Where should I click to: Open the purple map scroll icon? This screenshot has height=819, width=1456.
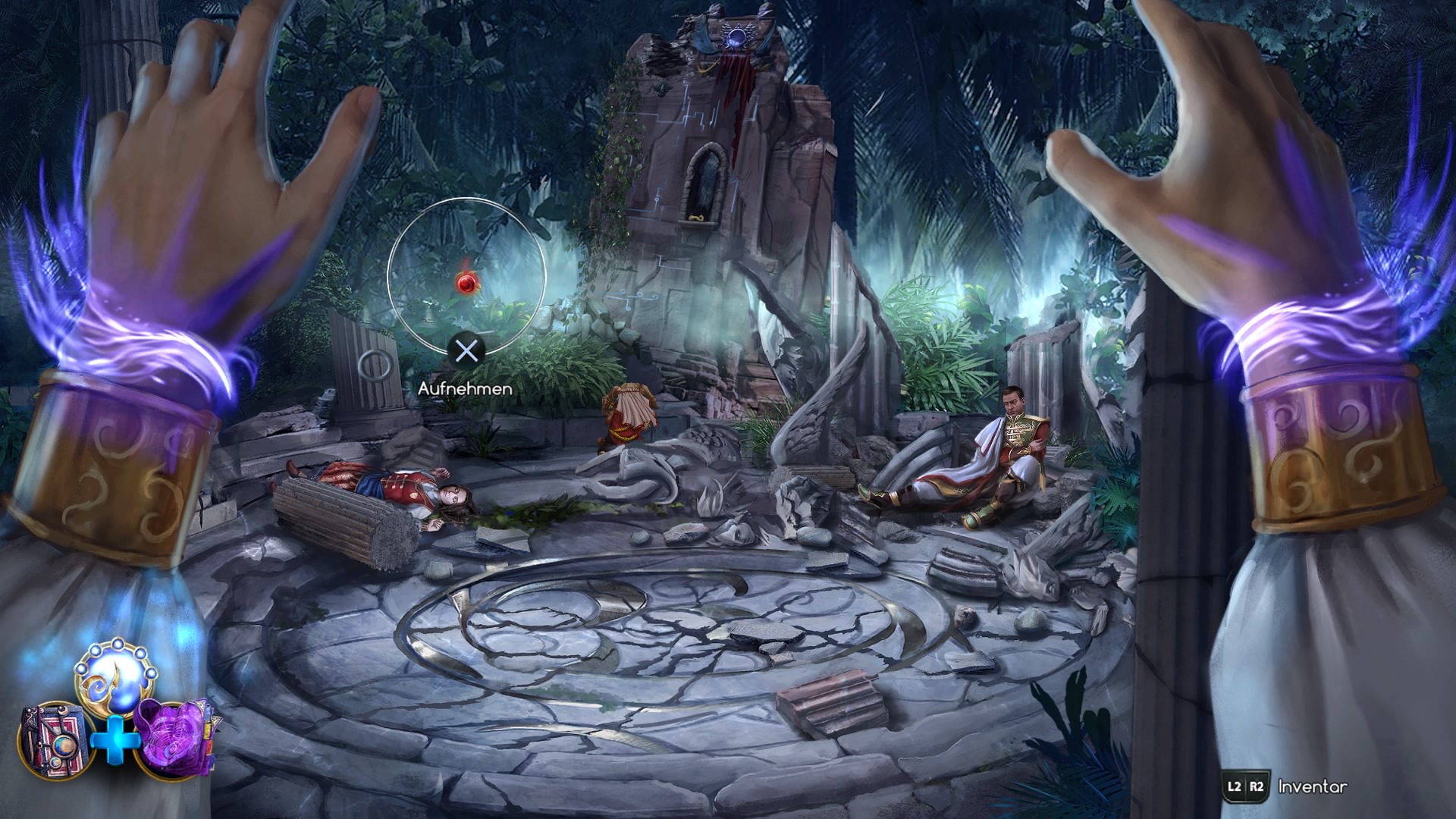click(175, 738)
